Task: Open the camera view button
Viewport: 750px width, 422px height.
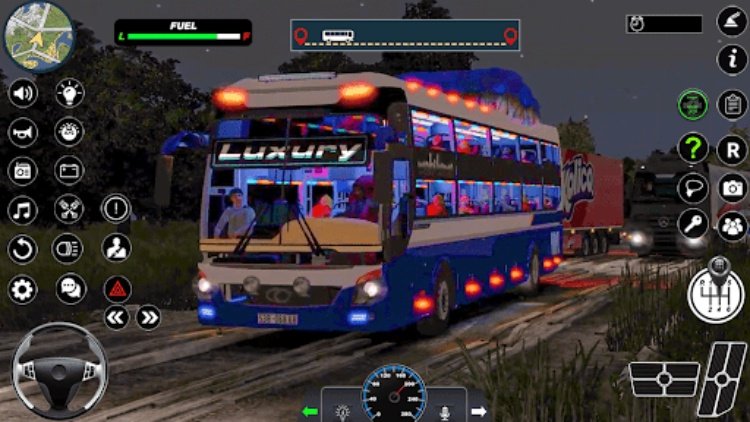Action: click(733, 187)
